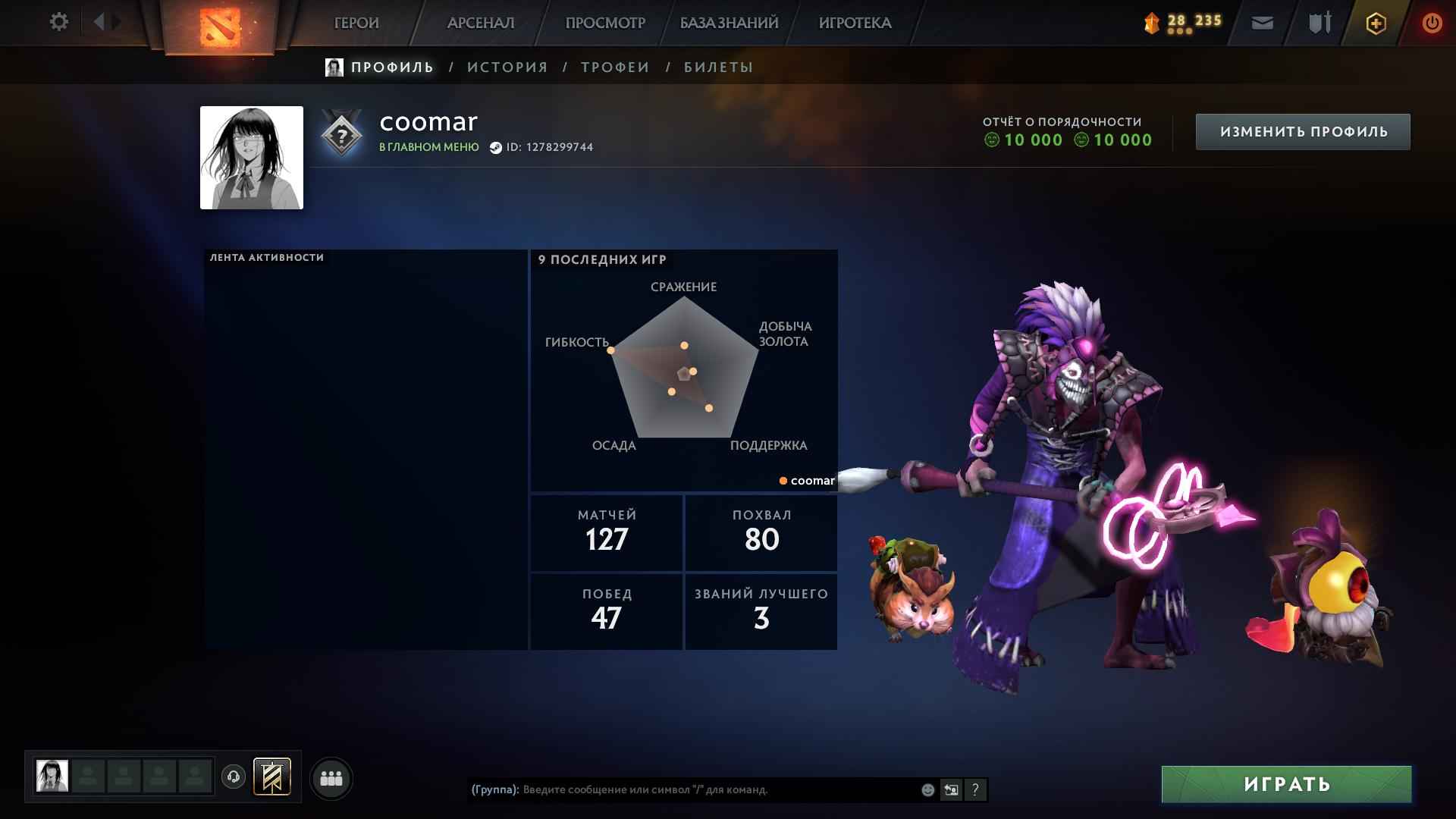
Task: Switch to the ТРОФЕИ tab
Action: click(x=613, y=67)
